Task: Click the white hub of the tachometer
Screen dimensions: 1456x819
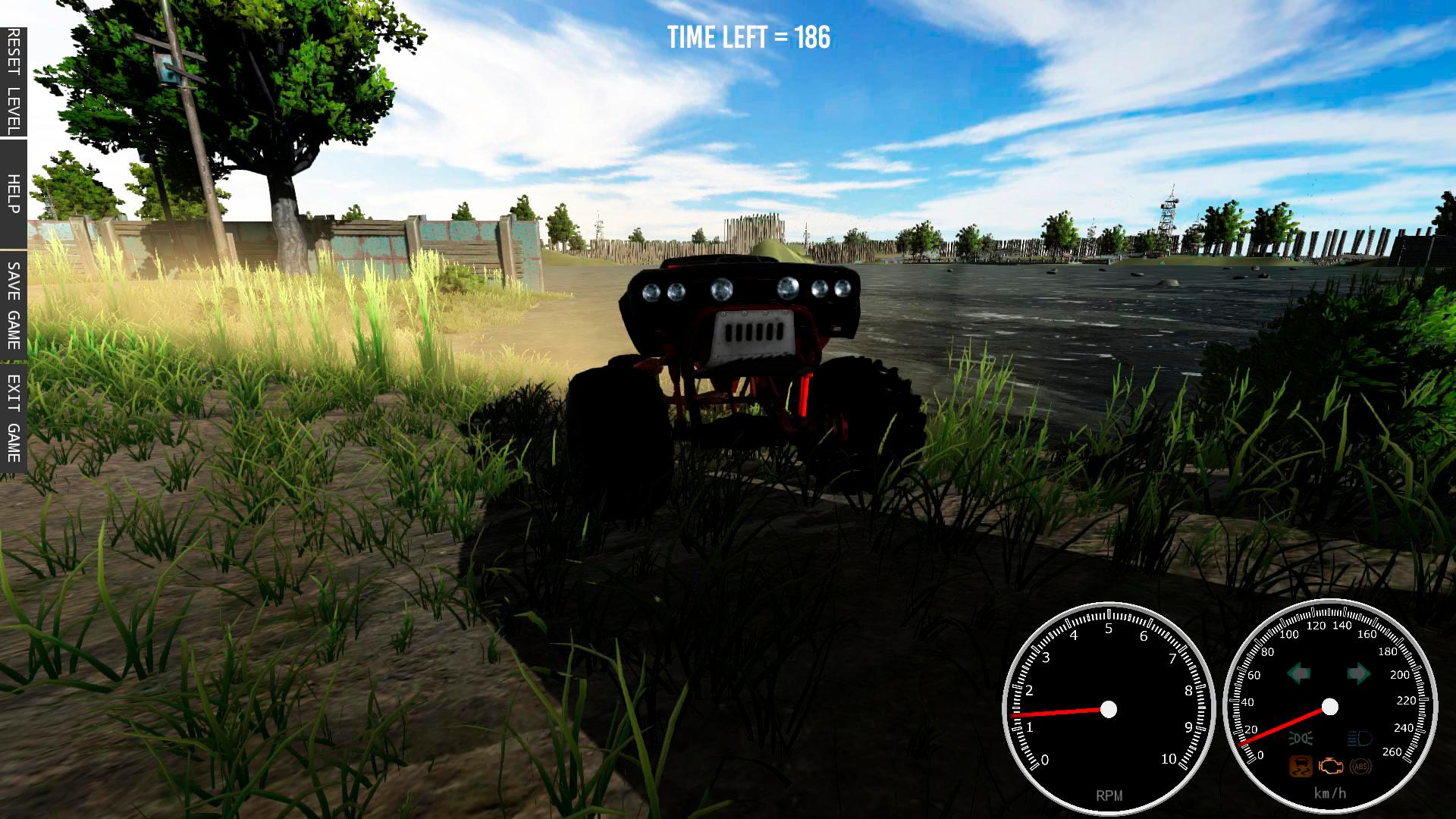Action: [1109, 710]
